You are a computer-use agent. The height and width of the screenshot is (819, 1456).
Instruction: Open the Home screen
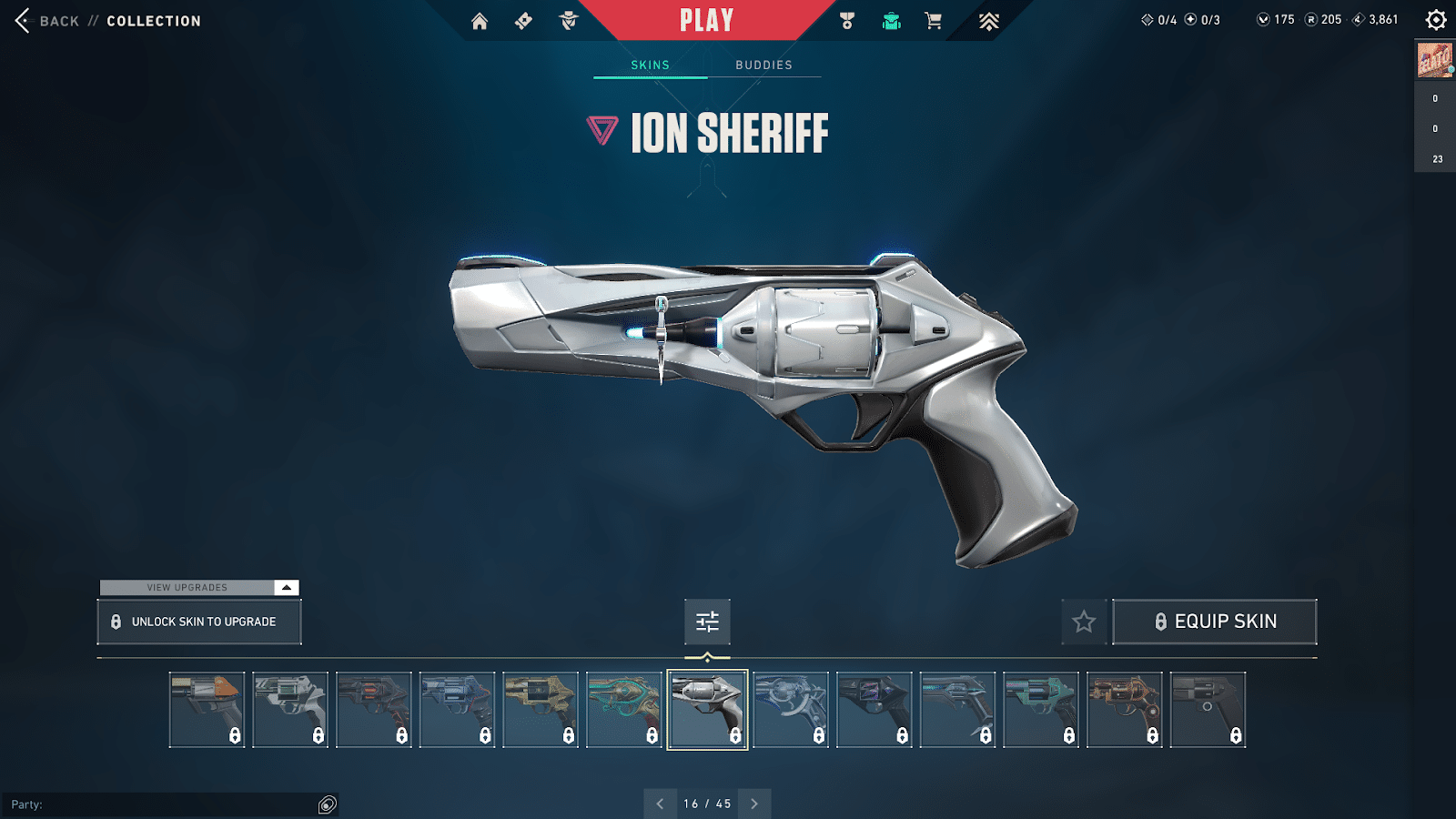click(x=480, y=19)
